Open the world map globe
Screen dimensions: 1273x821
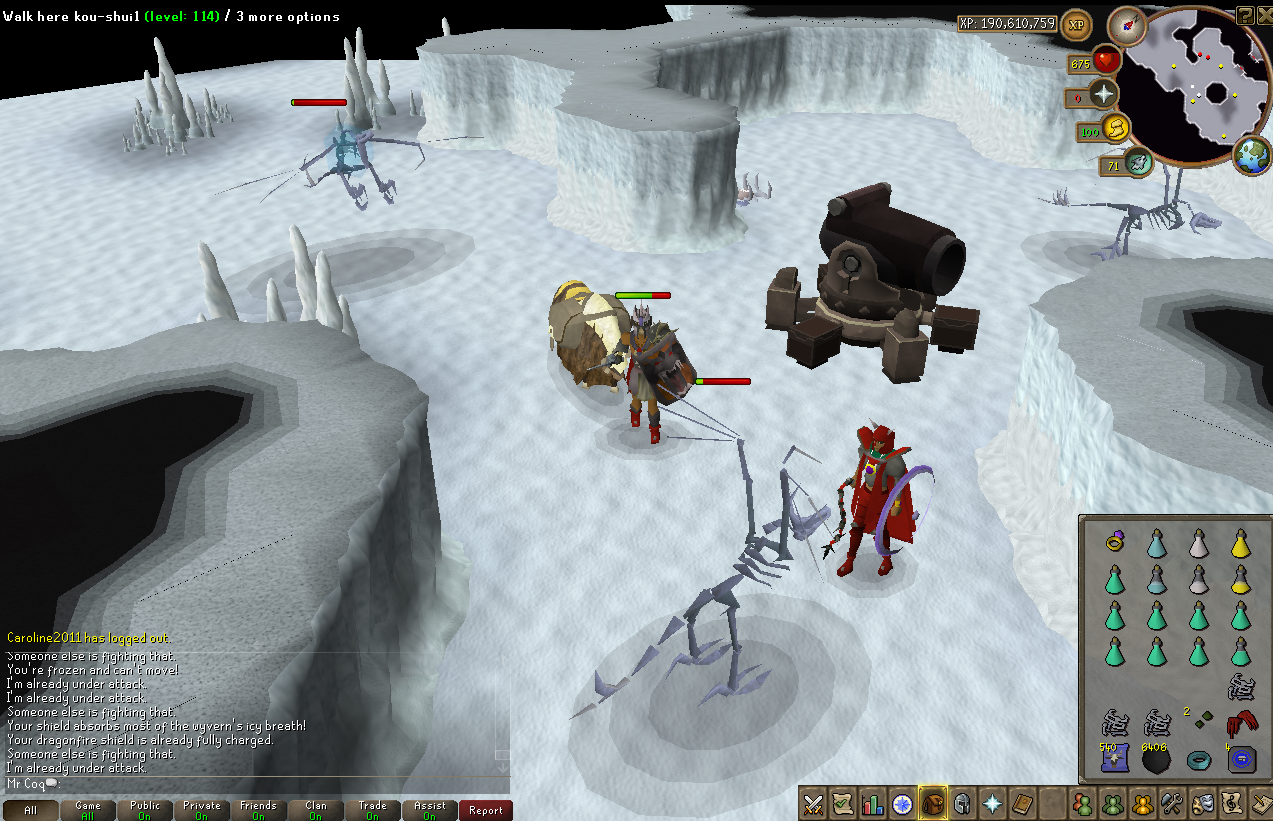pos(1252,156)
